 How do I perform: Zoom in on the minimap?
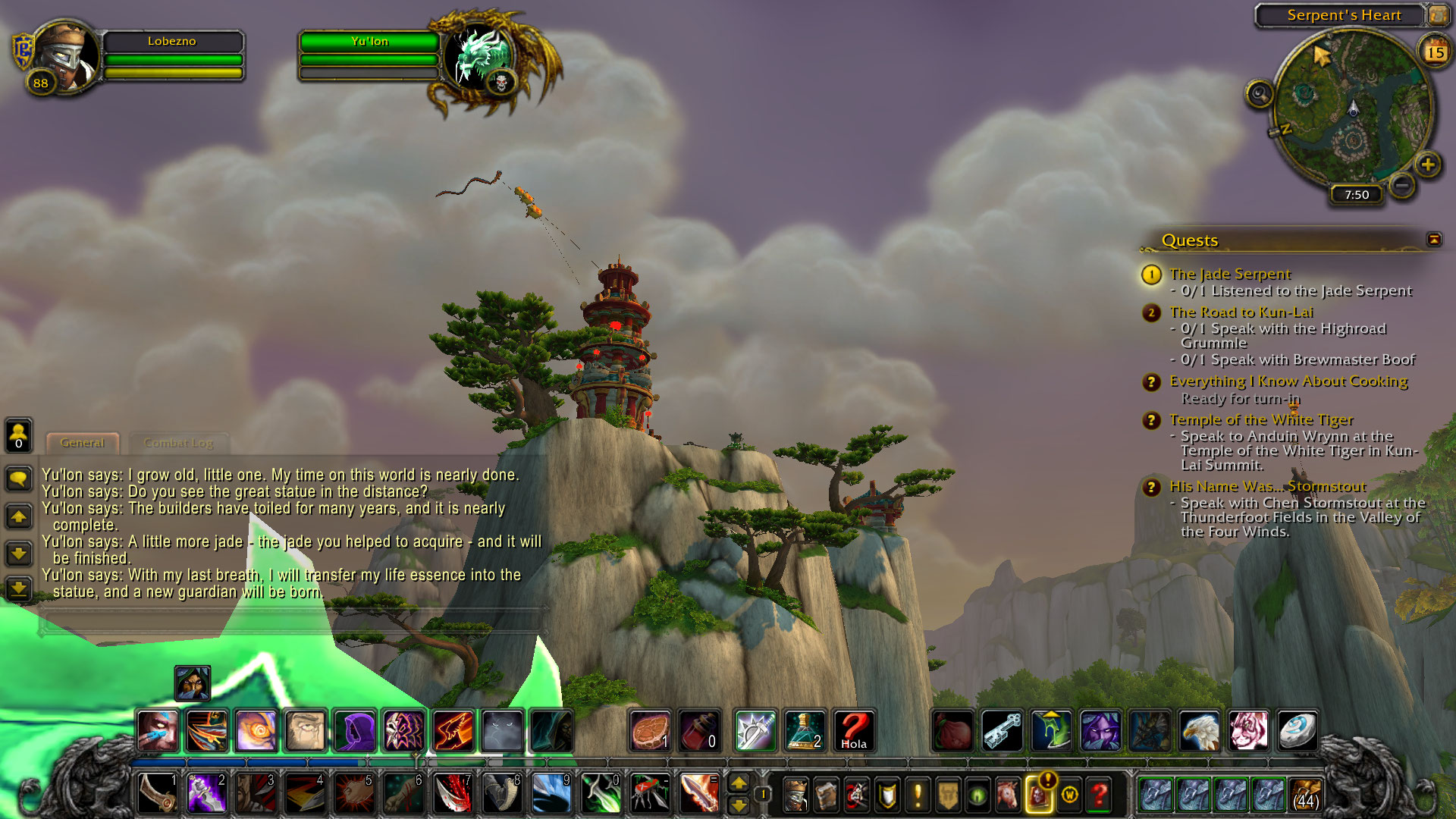1428,165
